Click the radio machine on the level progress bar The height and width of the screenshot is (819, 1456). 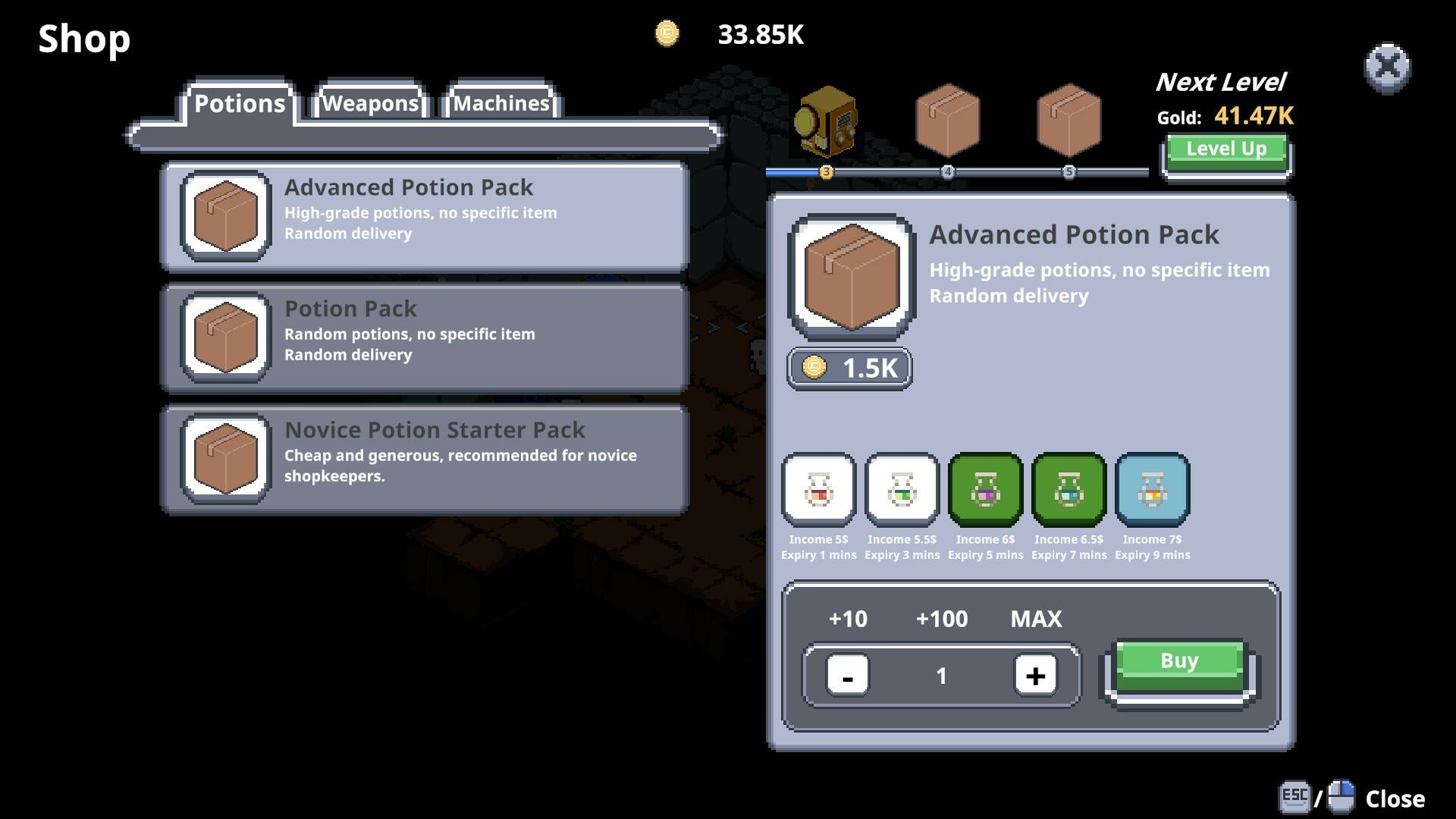click(x=827, y=121)
